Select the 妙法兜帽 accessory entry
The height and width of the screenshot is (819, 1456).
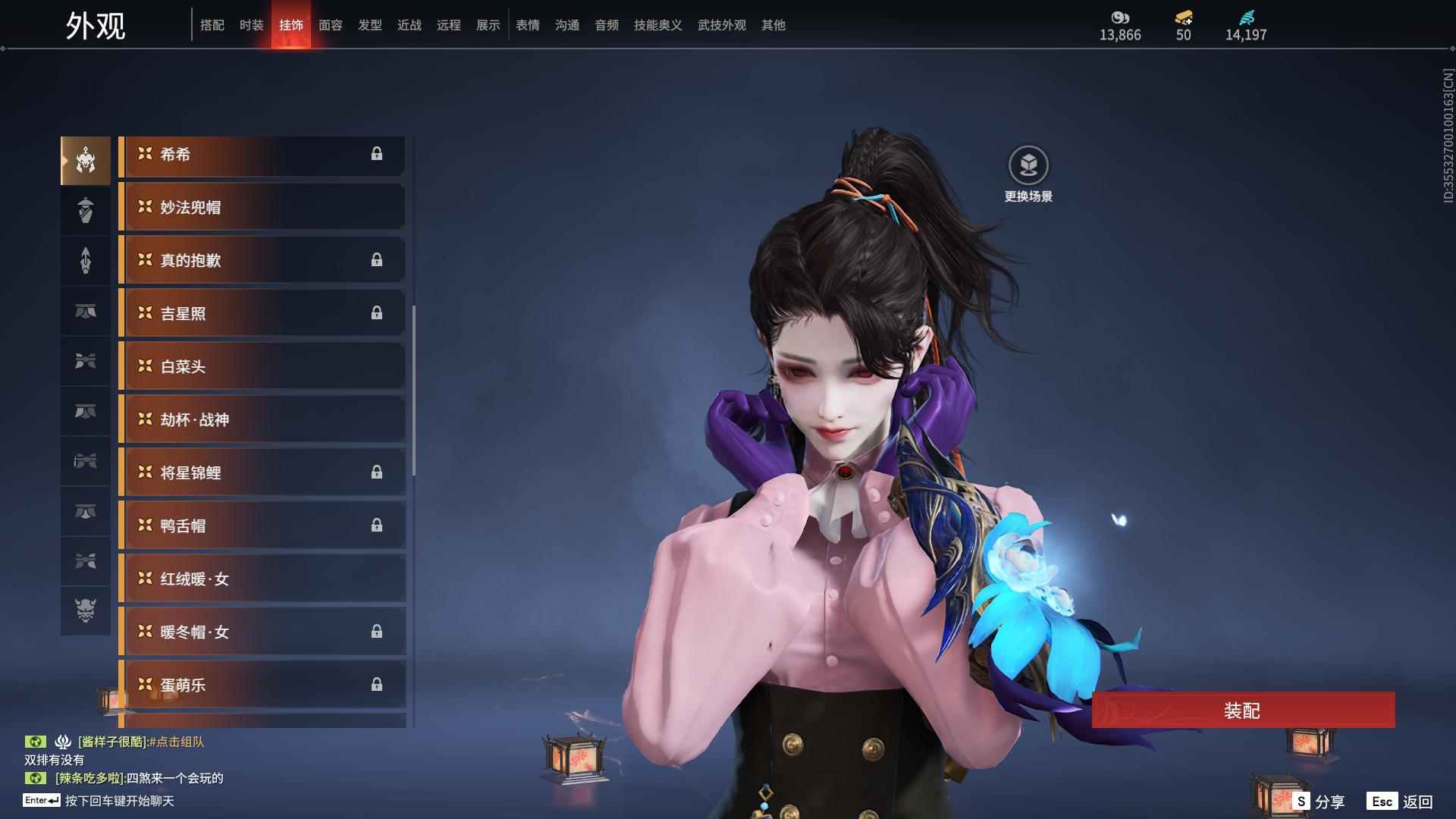[x=262, y=206]
